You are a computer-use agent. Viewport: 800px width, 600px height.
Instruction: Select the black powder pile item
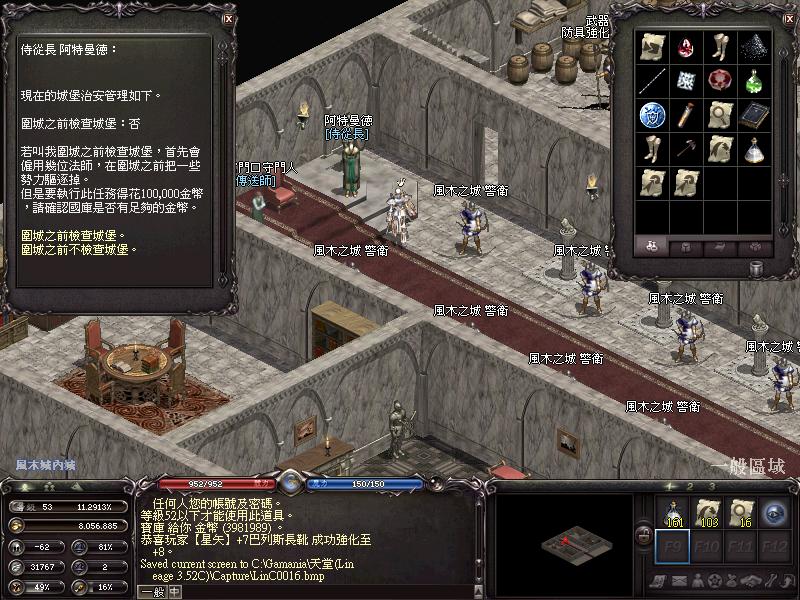pos(753,47)
